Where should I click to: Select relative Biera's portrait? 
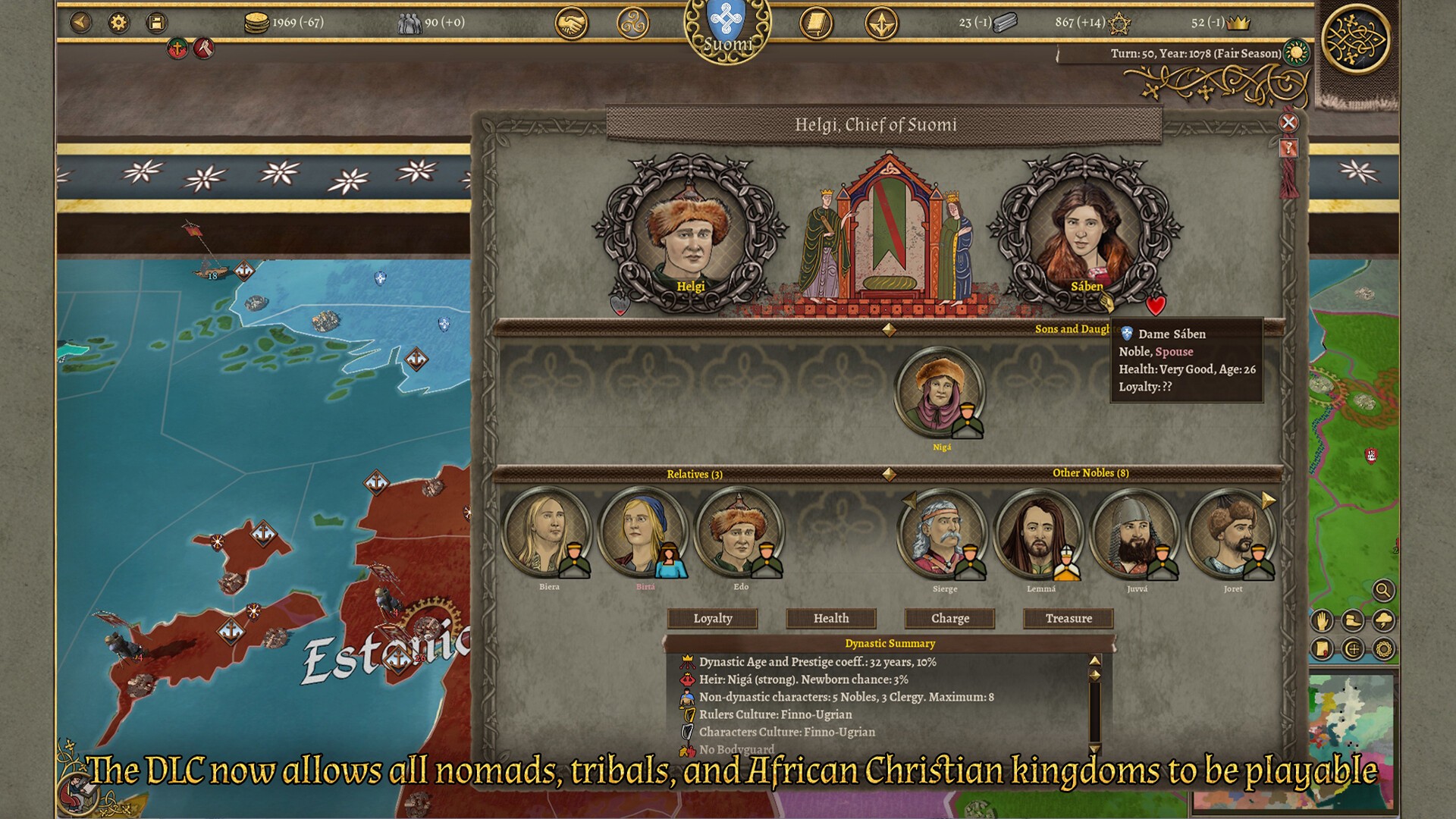click(x=546, y=532)
